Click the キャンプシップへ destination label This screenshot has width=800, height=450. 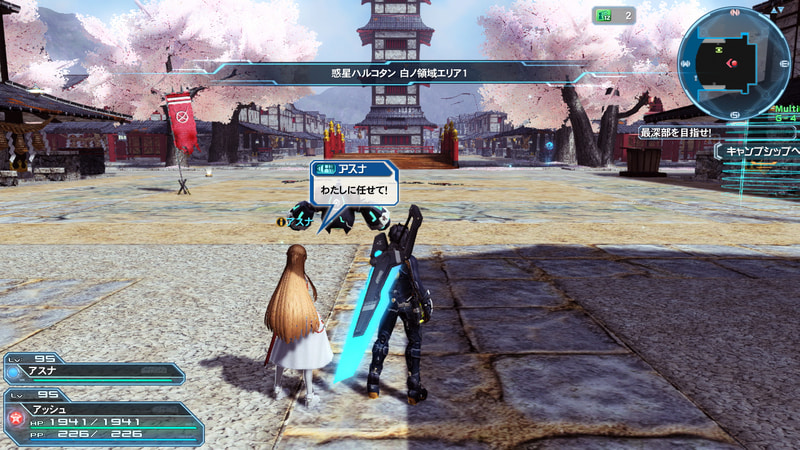[760, 151]
